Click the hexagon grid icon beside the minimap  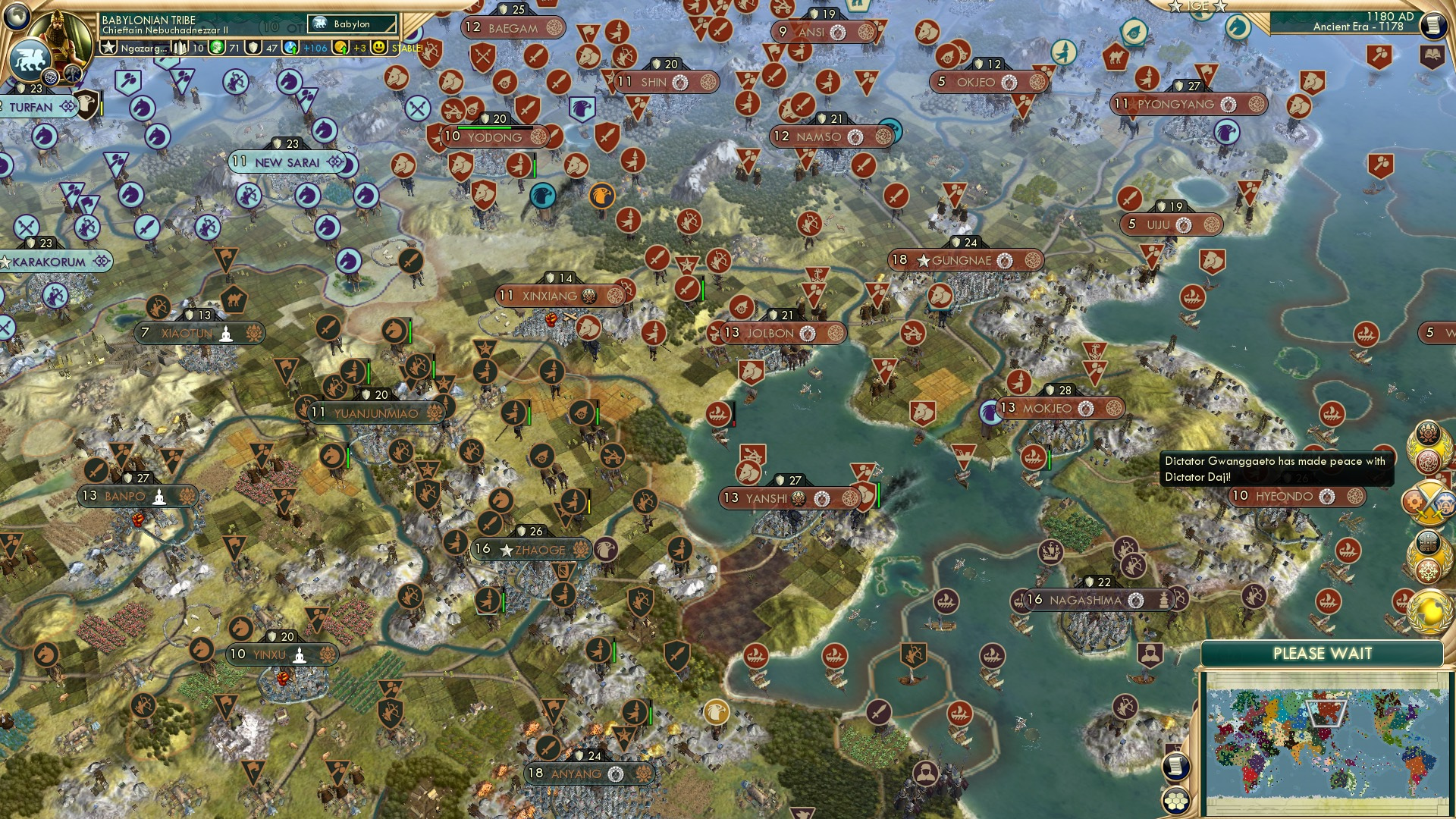[1175, 800]
